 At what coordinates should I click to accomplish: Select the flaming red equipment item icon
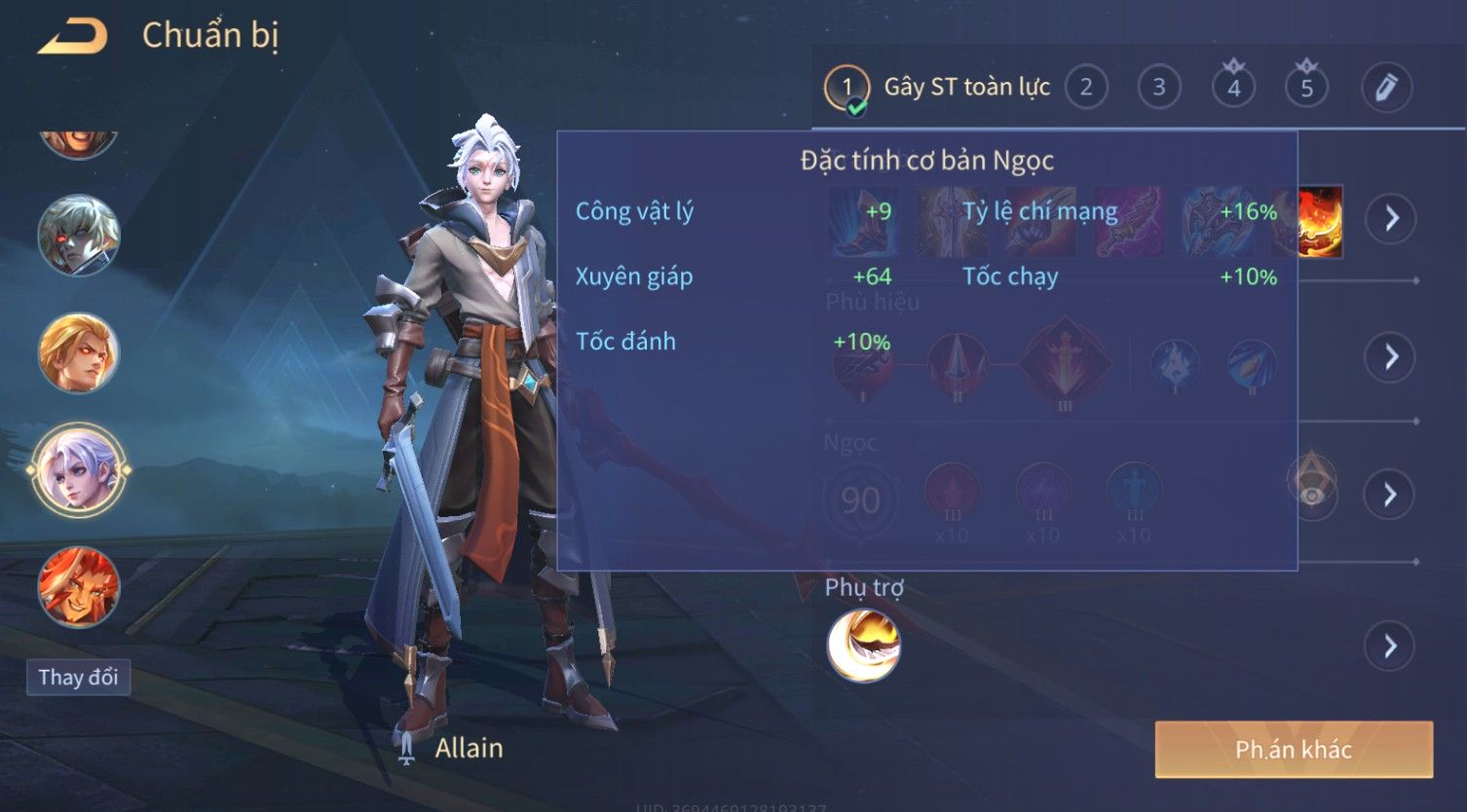click(1322, 221)
